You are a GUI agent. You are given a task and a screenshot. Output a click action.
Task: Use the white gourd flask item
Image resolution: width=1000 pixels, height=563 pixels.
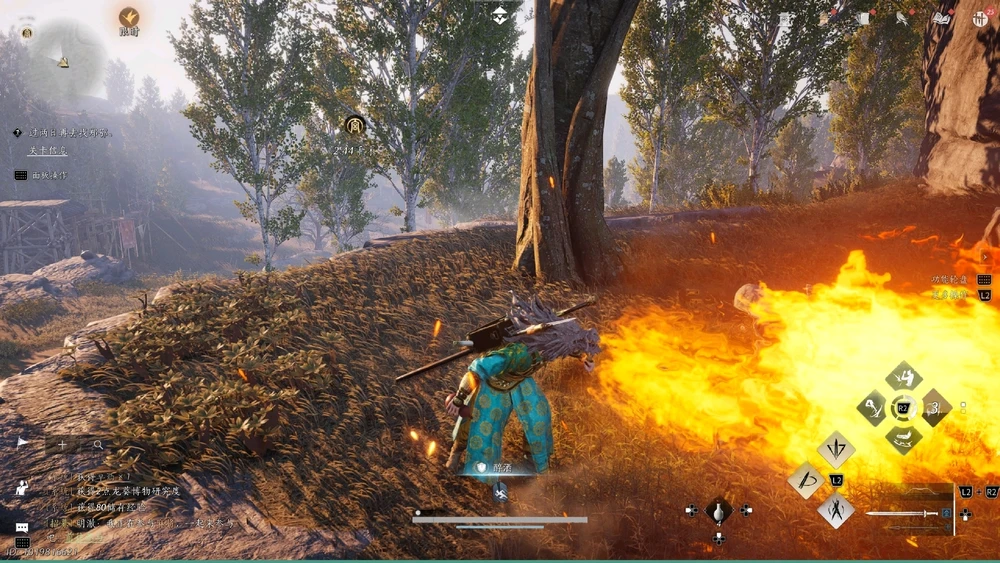tap(718, 512)
